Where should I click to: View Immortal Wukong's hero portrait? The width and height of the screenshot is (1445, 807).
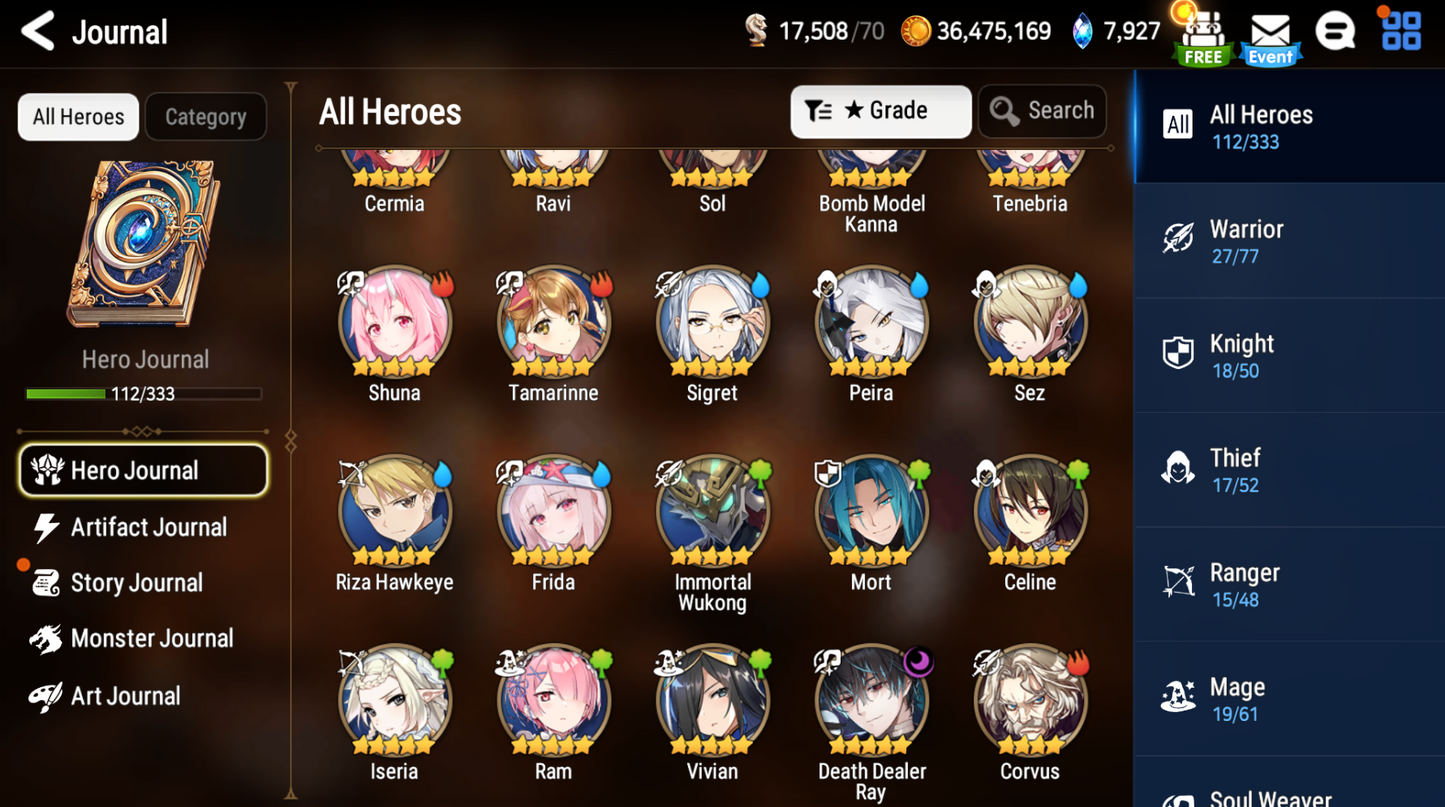tap(712, 511)
